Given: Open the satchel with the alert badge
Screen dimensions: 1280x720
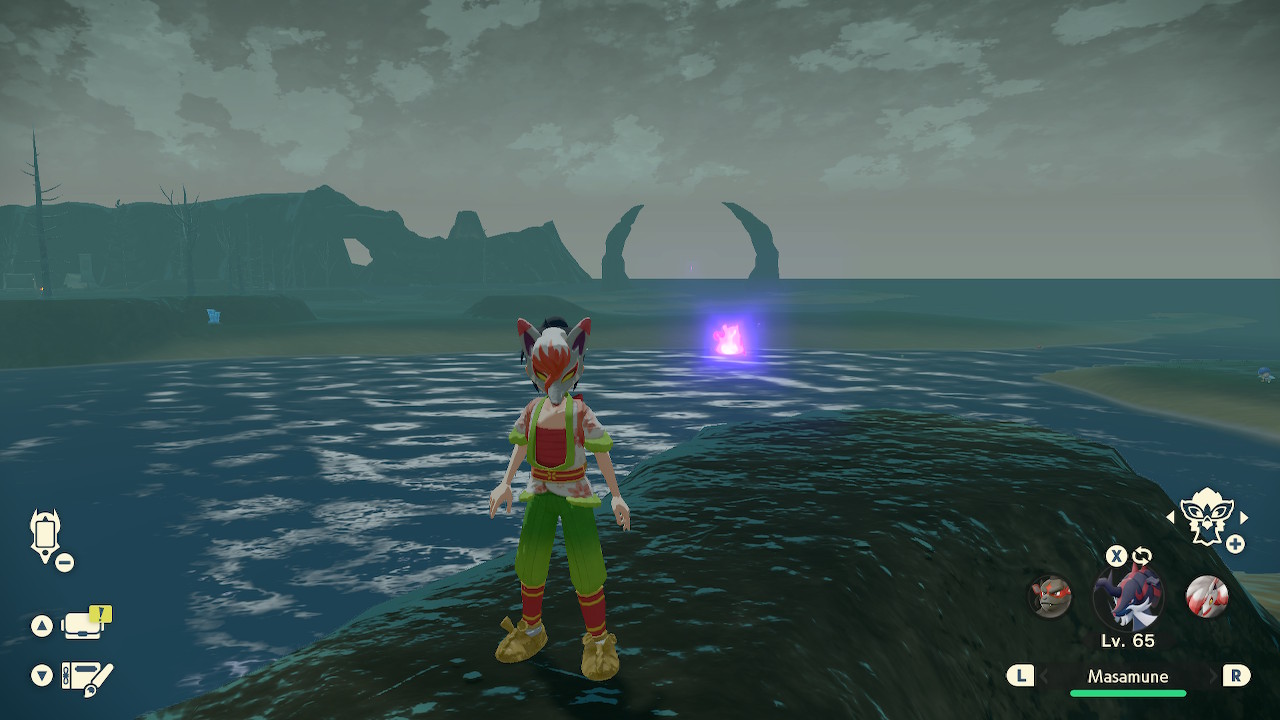Looking at the screenshot, I should coord(82,626).
